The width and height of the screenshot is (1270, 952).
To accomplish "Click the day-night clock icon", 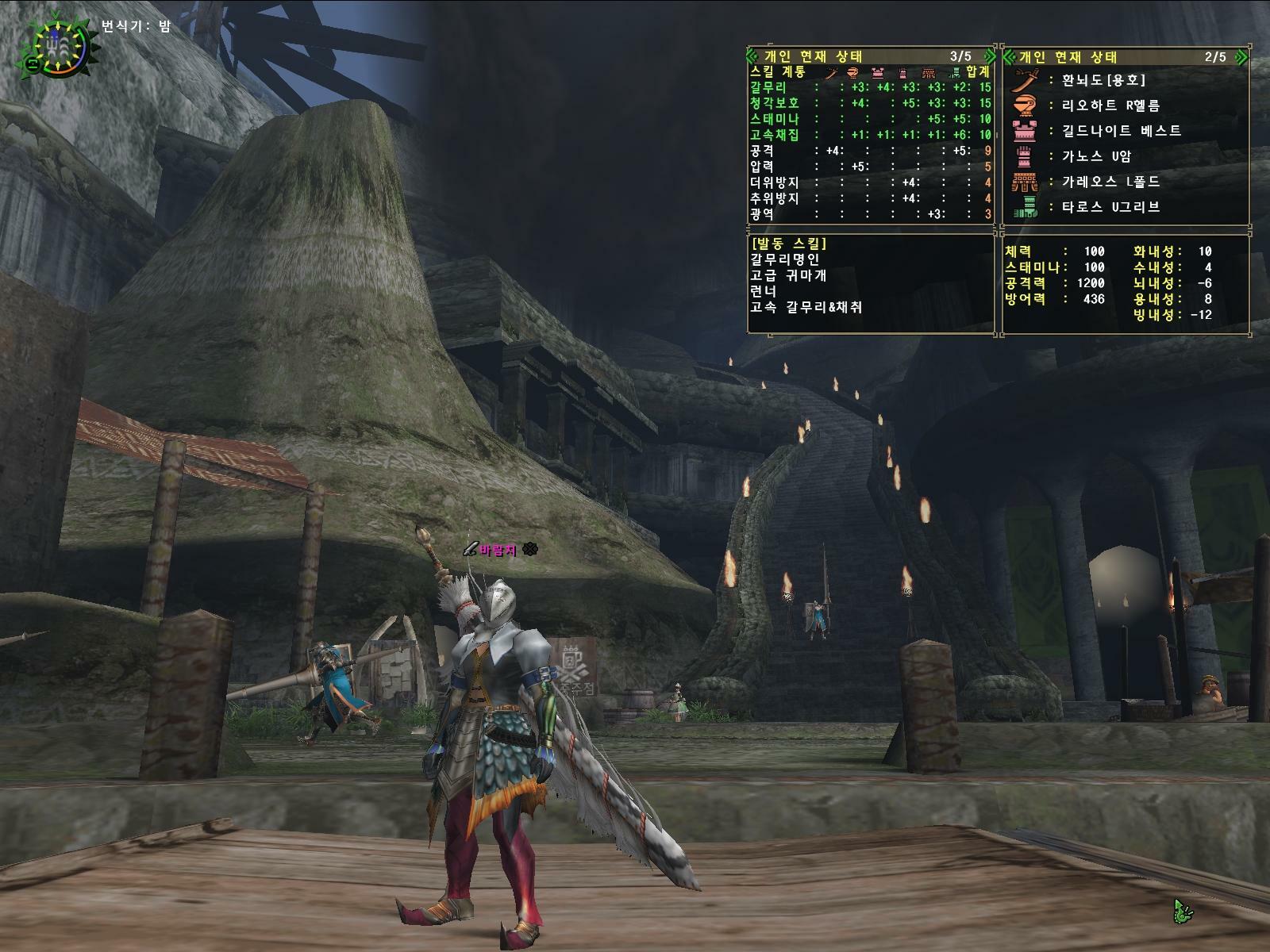I will click(x=56, y=46).
